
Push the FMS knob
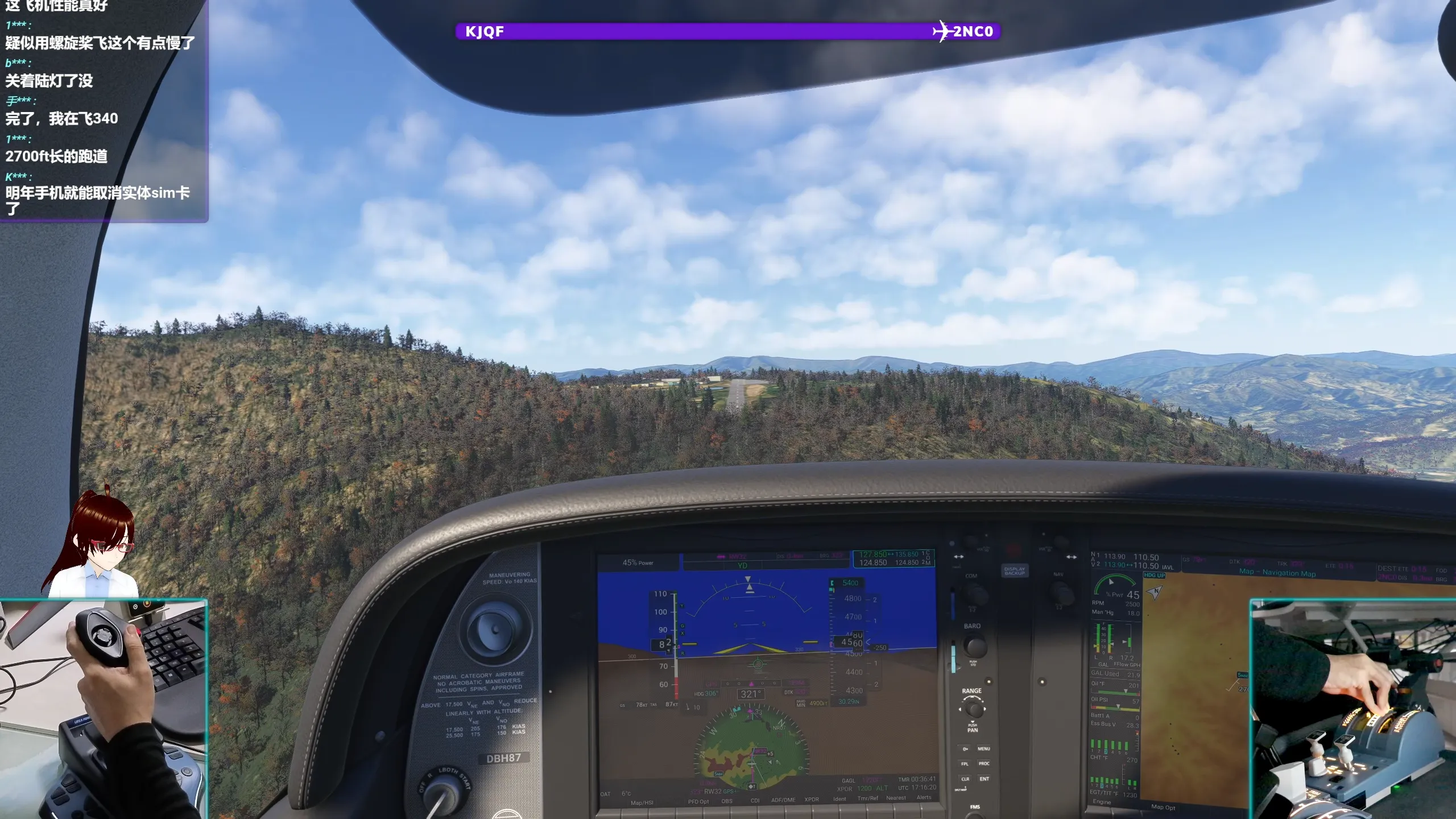pyautogui.click(x=975, y=815)
